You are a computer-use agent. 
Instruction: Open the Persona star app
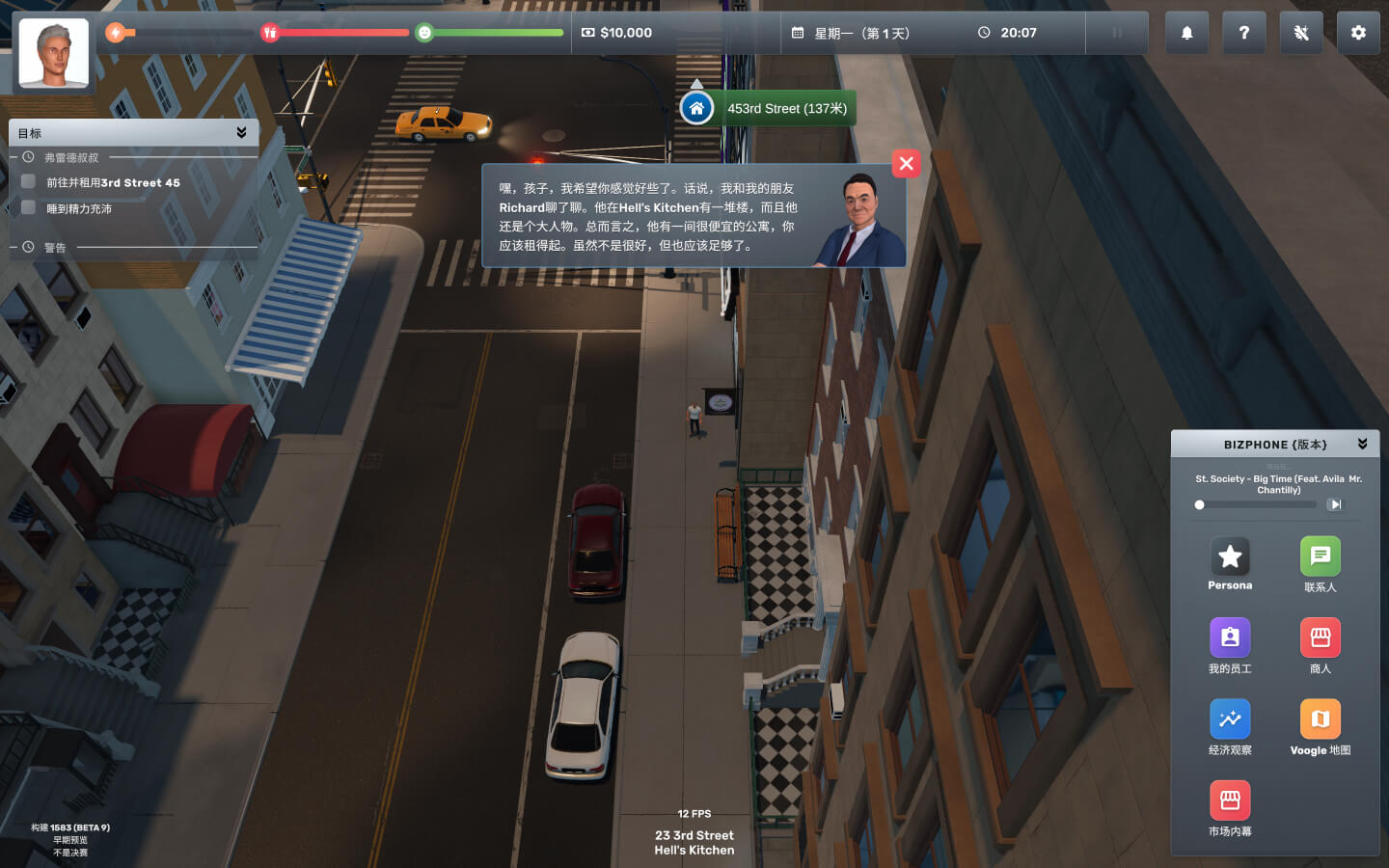[x=1230, y=556]
